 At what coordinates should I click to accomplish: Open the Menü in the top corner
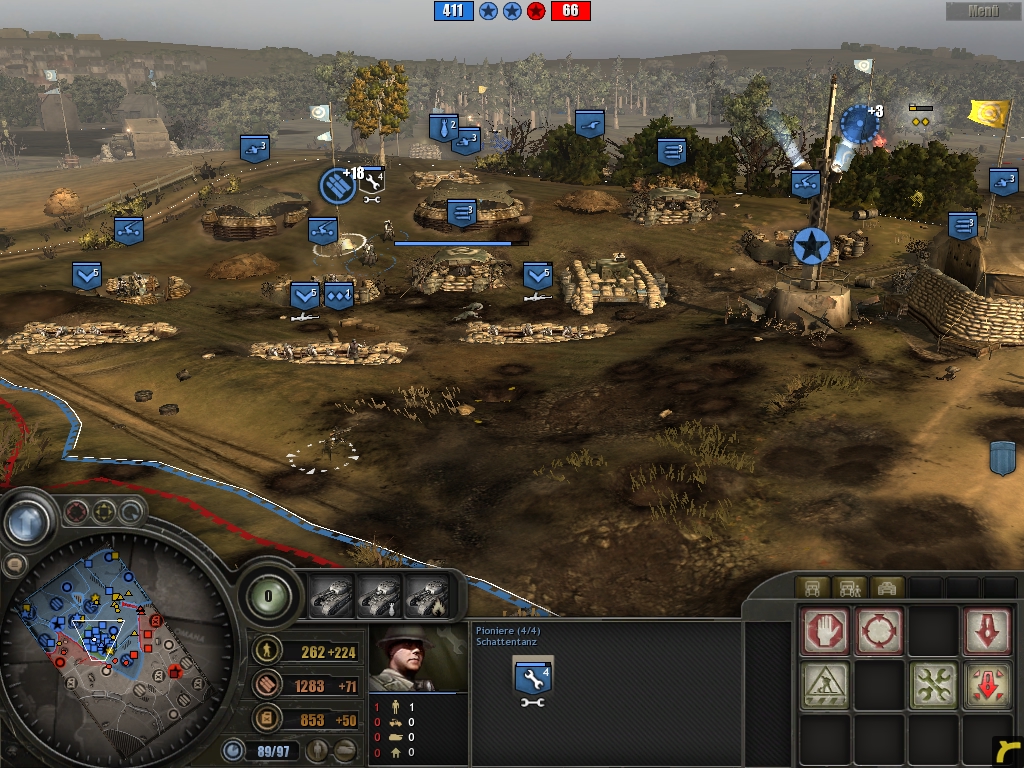click(983, 11)
